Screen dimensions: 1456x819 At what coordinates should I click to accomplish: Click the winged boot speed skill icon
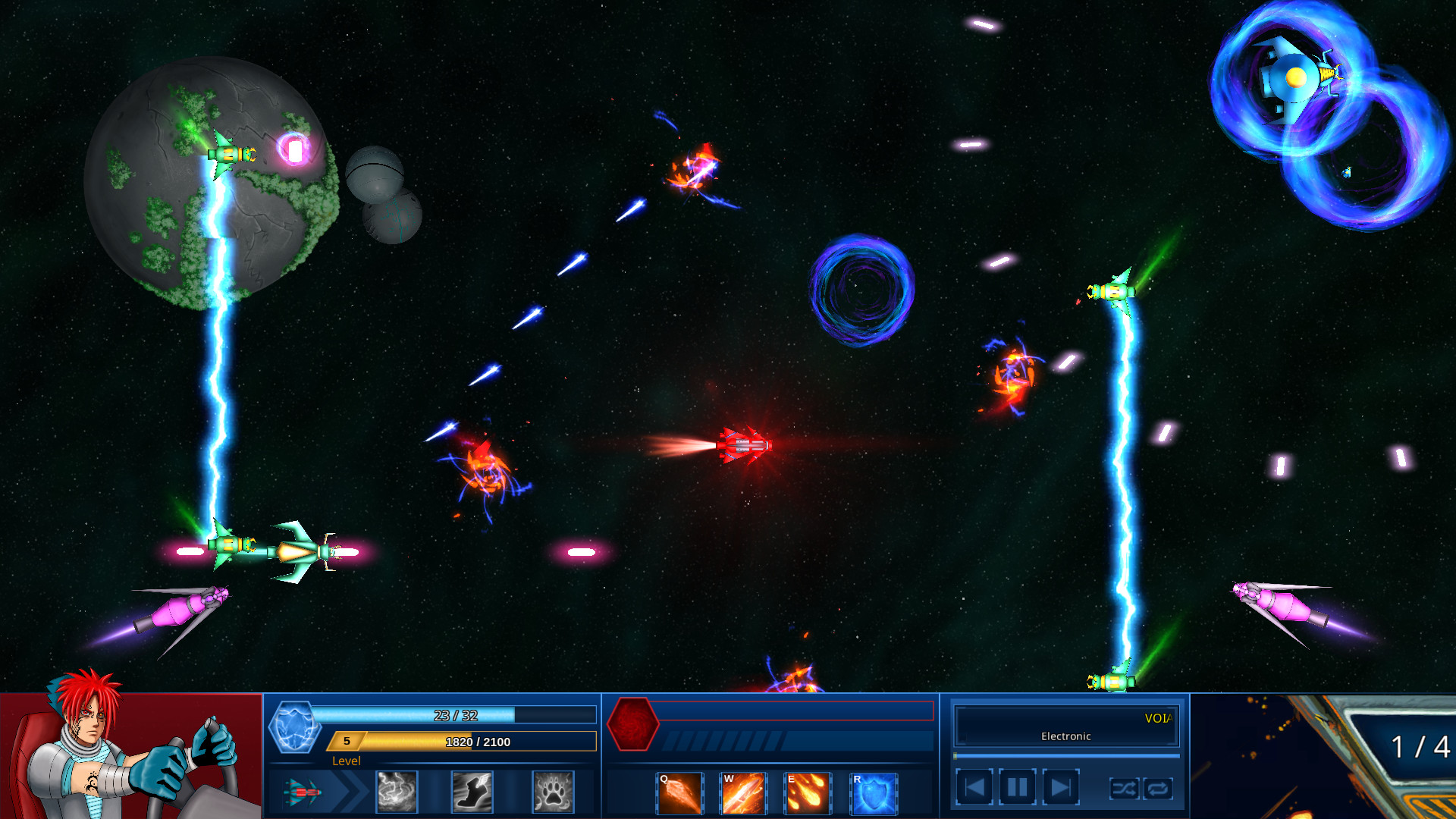472,792
